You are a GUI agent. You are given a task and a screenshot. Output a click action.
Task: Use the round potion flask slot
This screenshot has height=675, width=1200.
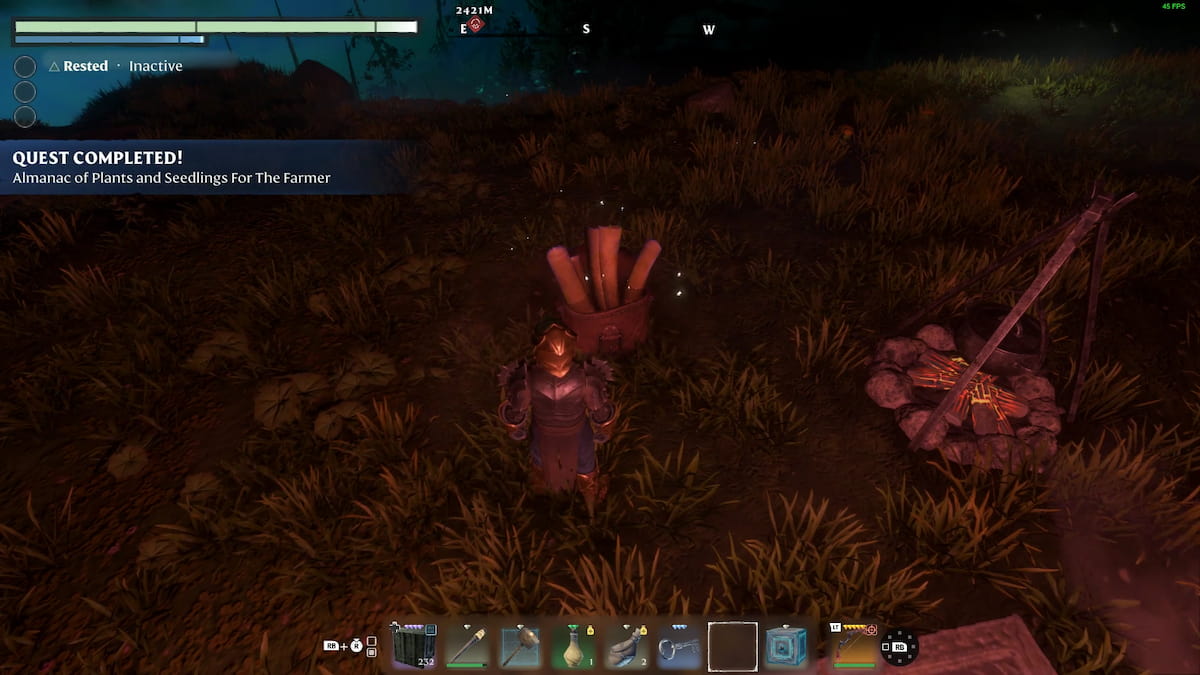pos(573,645)
